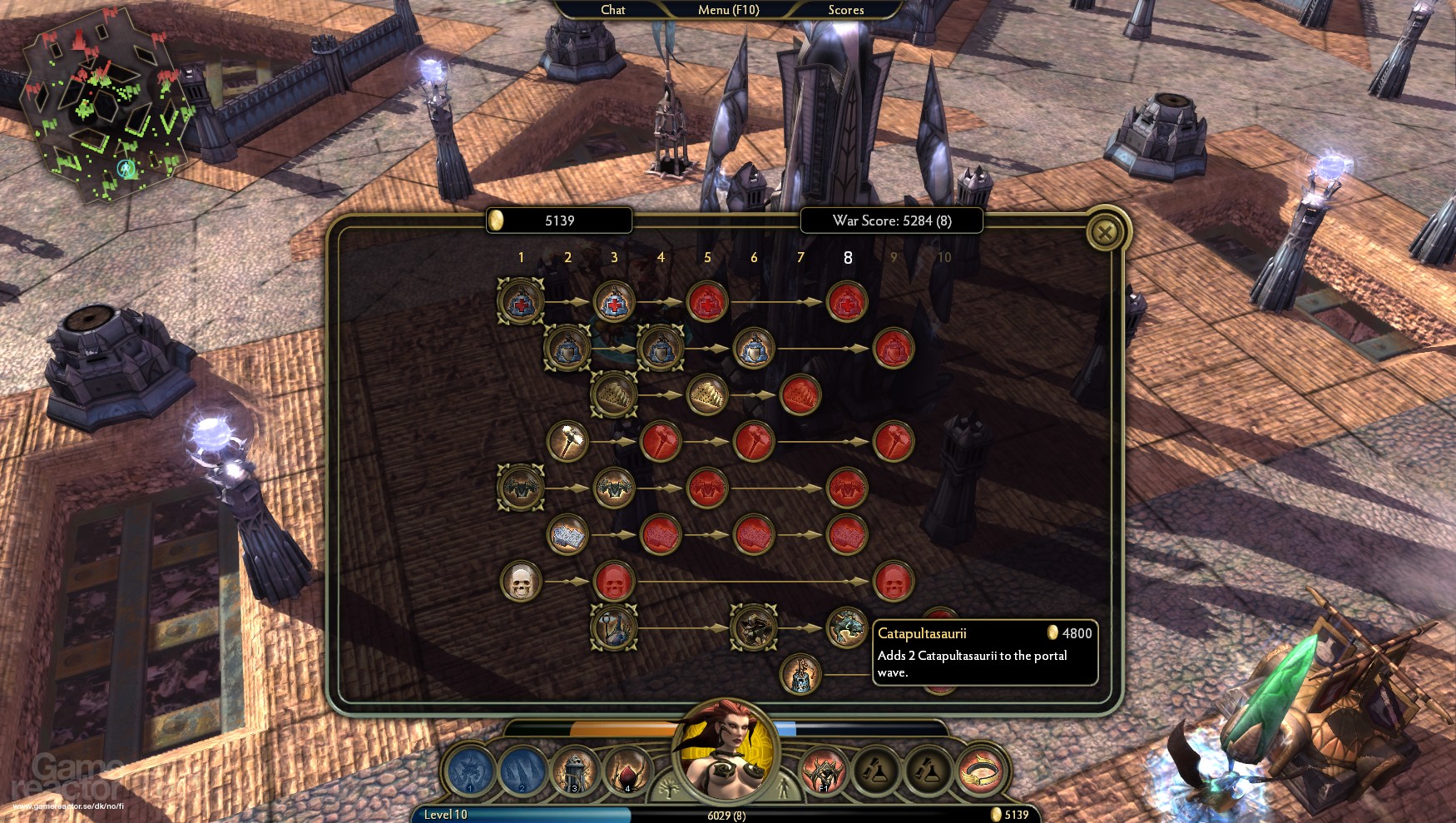
Task: Open the Chat panel
Action: pyautogui.click(x=612, y=10)
